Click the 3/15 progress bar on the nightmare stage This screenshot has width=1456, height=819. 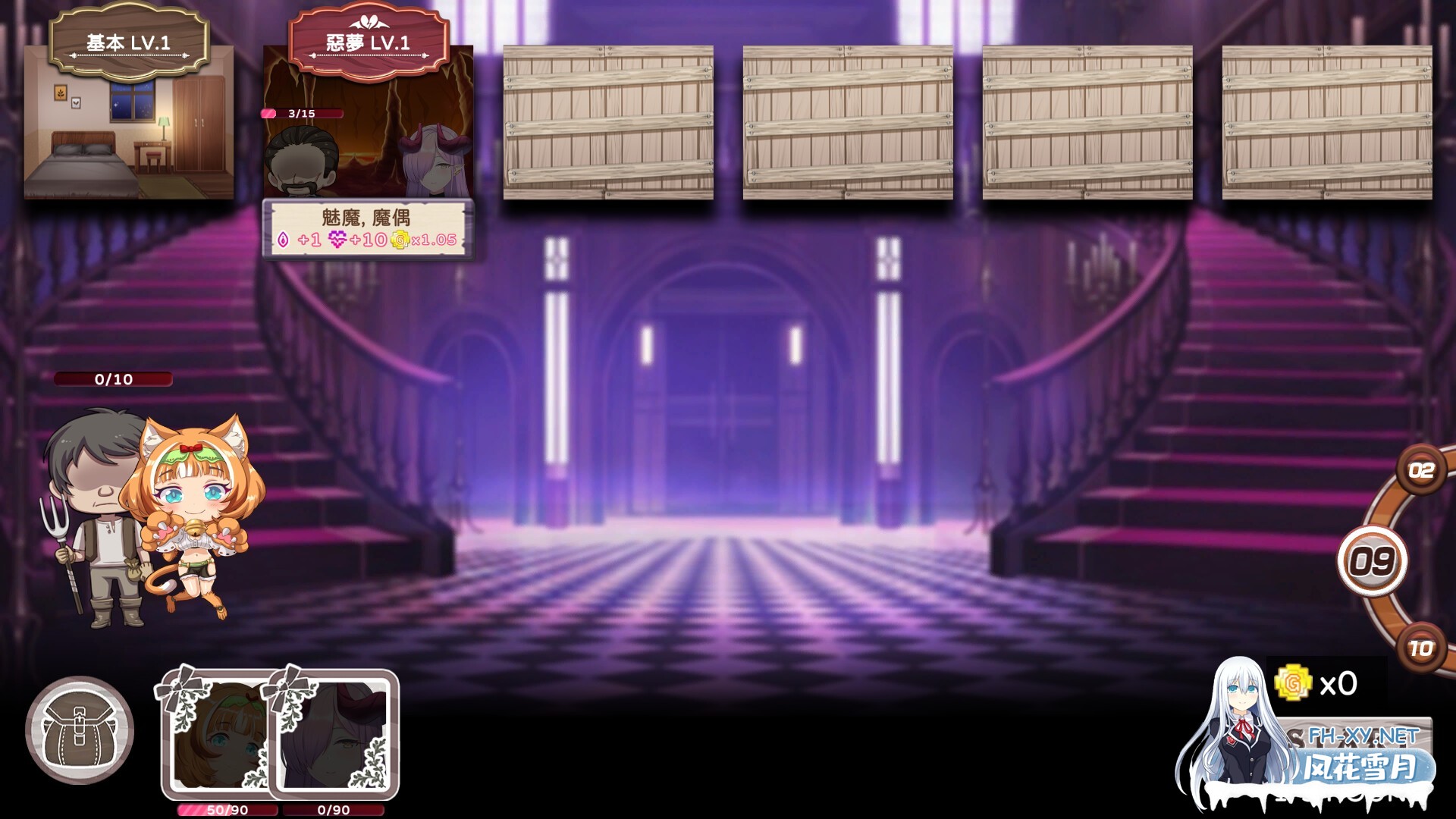(301, 114)
